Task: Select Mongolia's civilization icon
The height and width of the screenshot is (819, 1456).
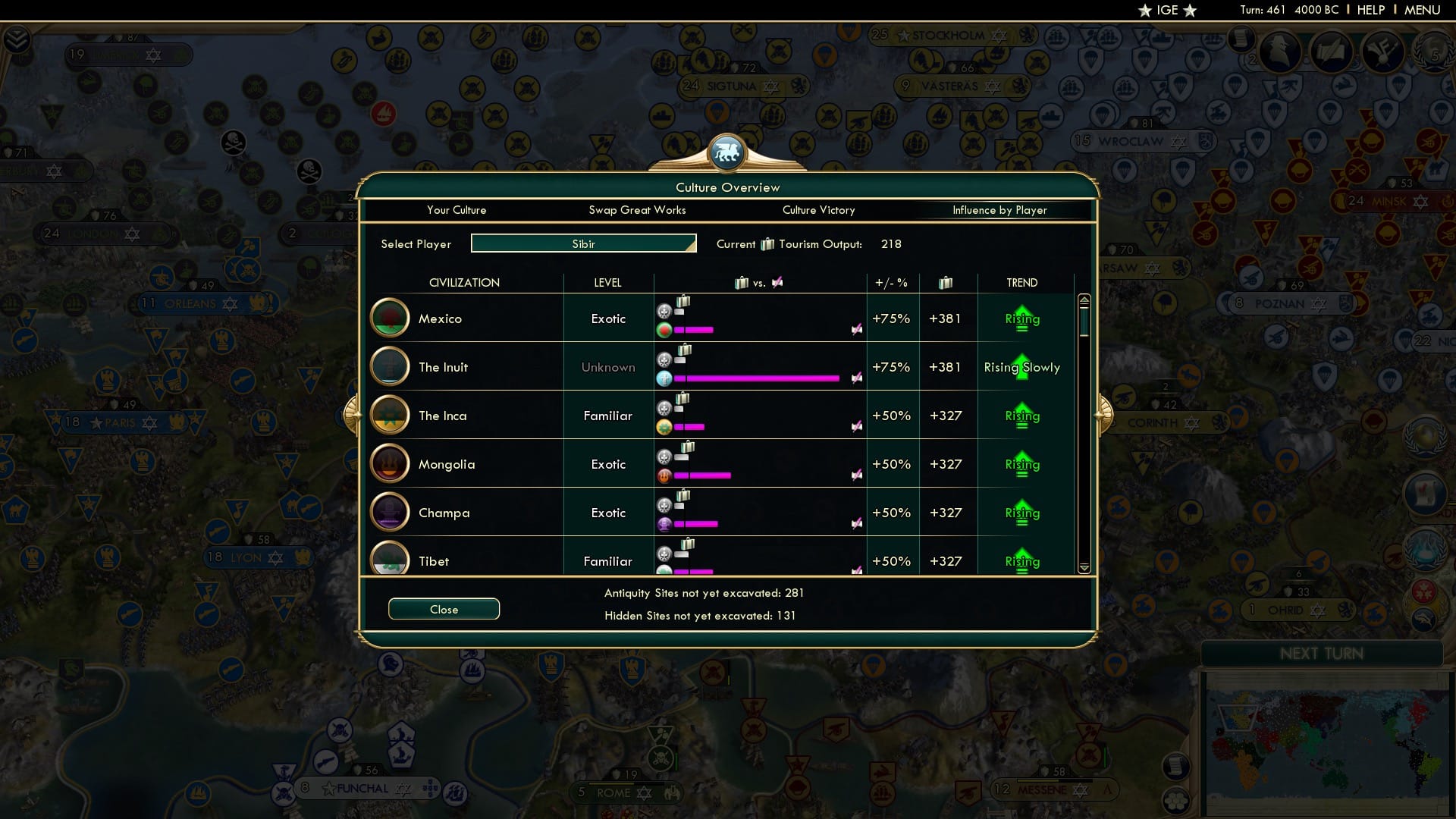Action: 390,463
